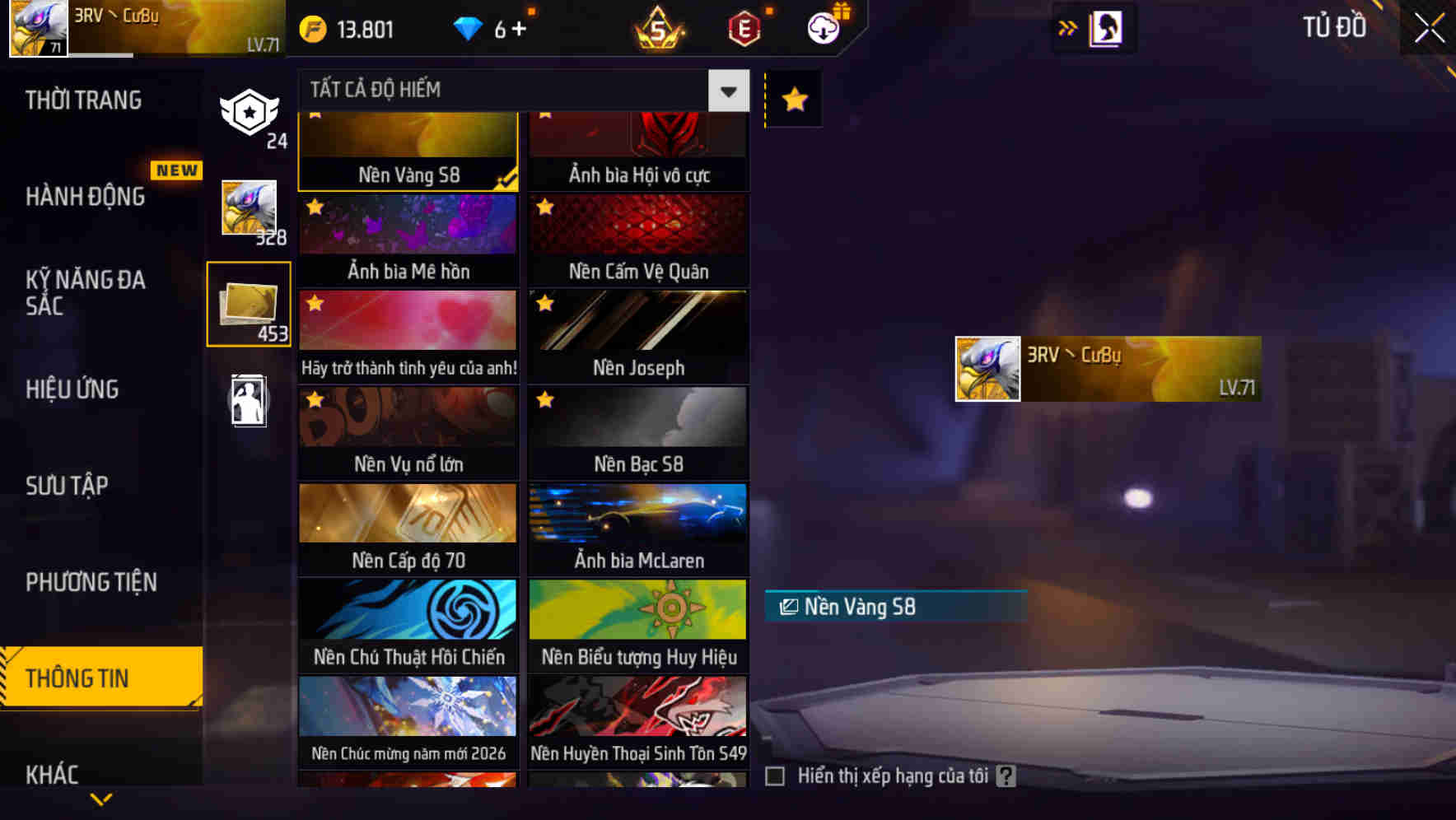Select the Ảnh bìa McLaren thumbnail

pyautogui.click(x=638, y=527)
